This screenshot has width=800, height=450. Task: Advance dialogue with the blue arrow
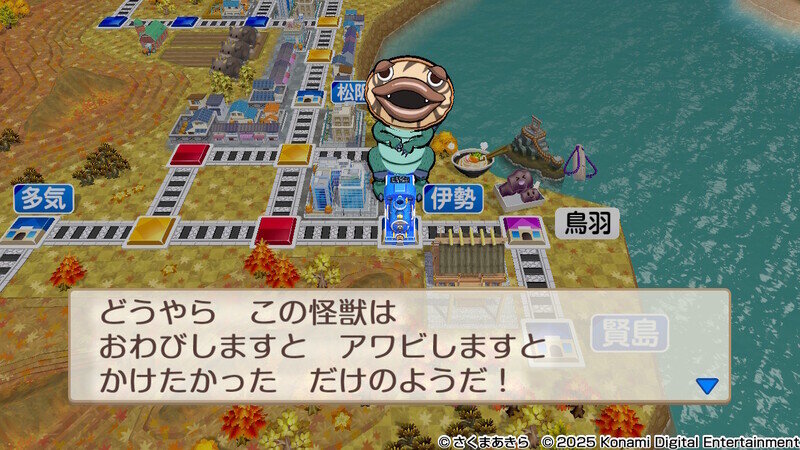click(x=707, y=385)
